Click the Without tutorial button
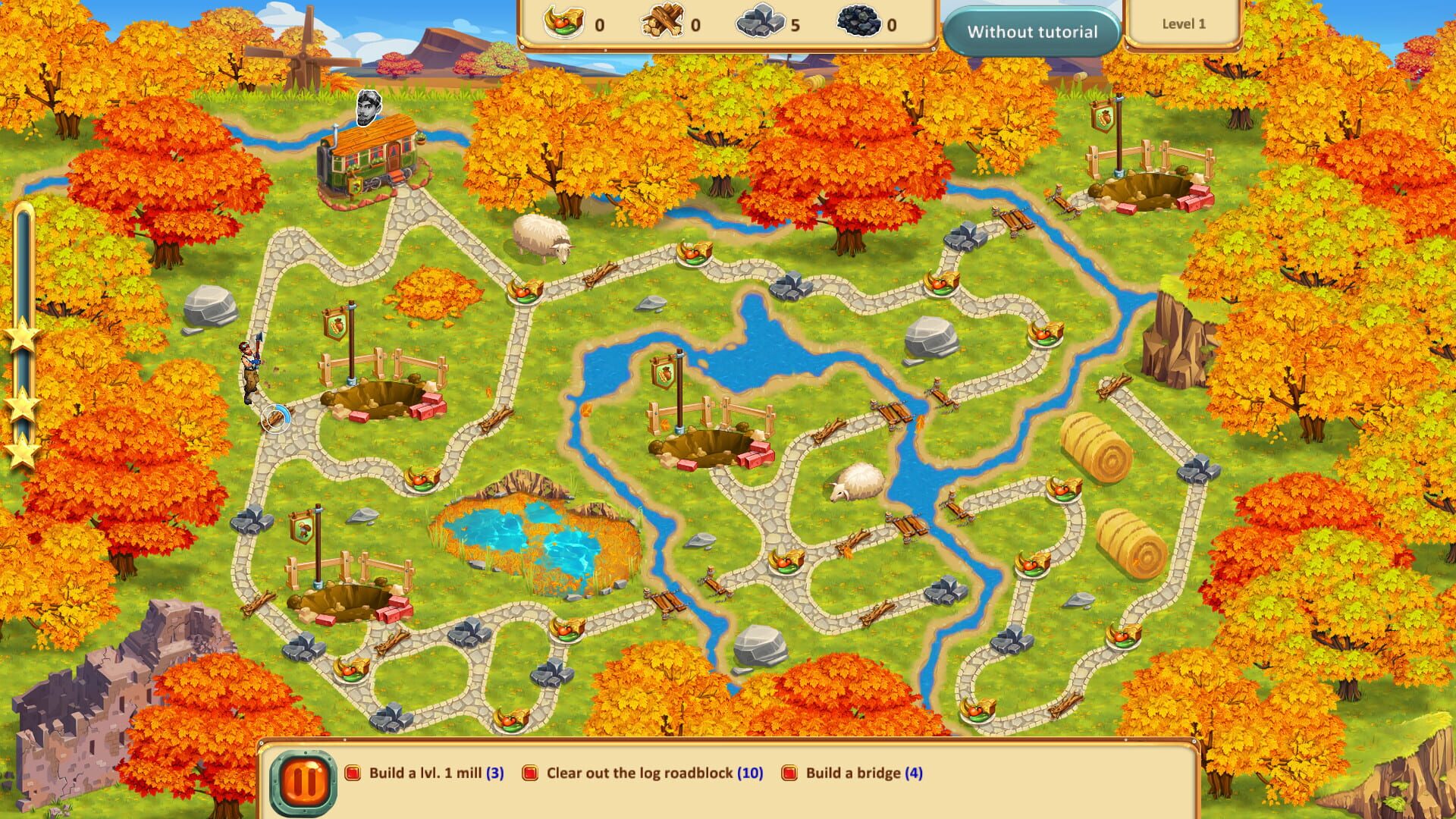Image resolution: width=1456 pixels, height=819 pixels. 1033,31
